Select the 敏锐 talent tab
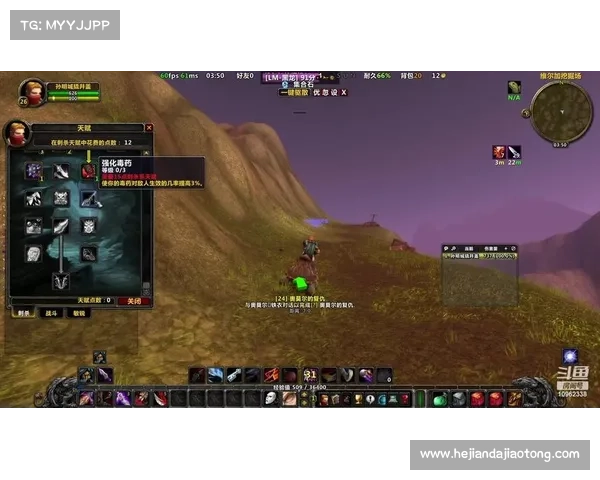 coord(78,313)
